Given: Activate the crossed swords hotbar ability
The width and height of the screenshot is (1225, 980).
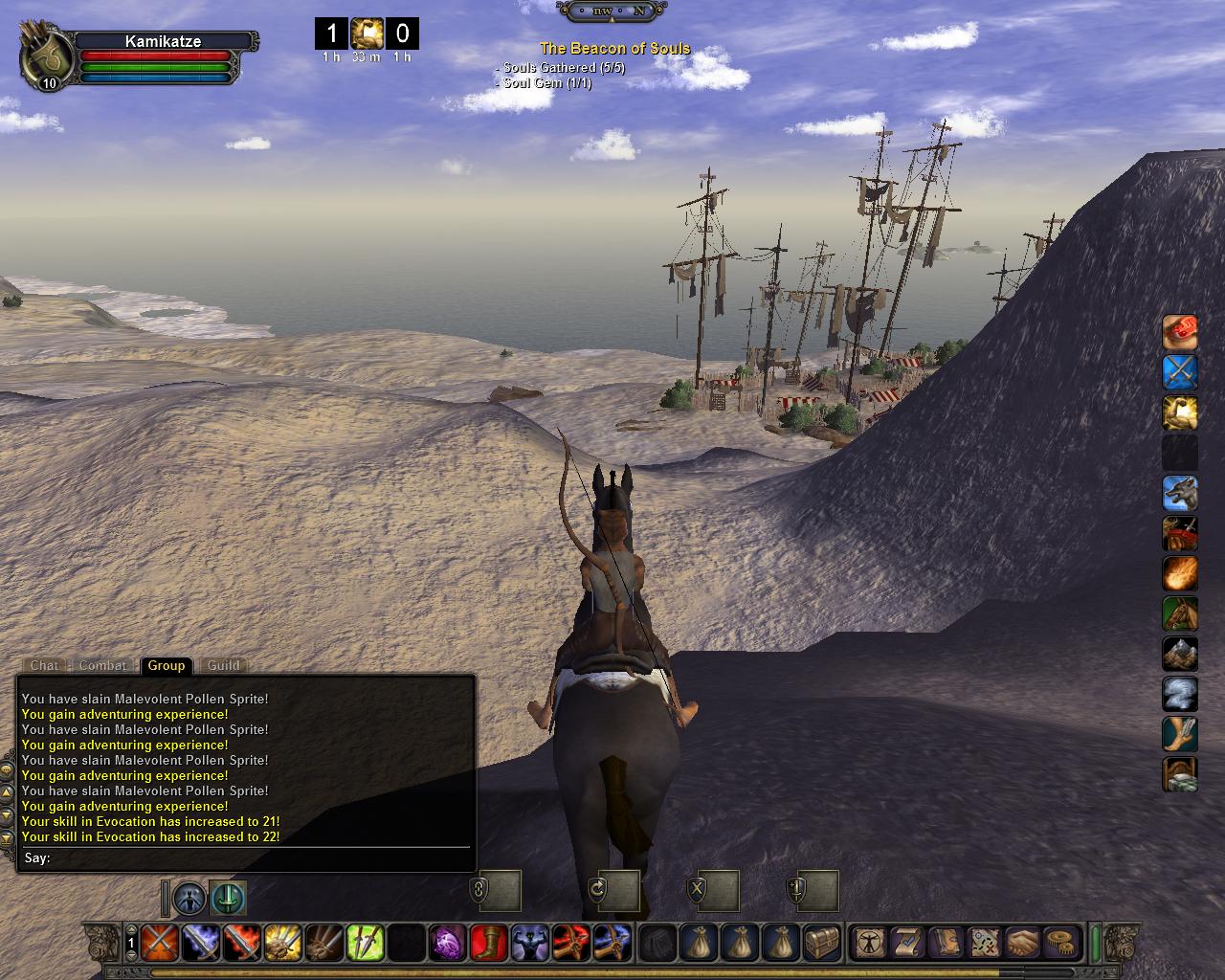Looking at the screenshot, I should point(157,943).
